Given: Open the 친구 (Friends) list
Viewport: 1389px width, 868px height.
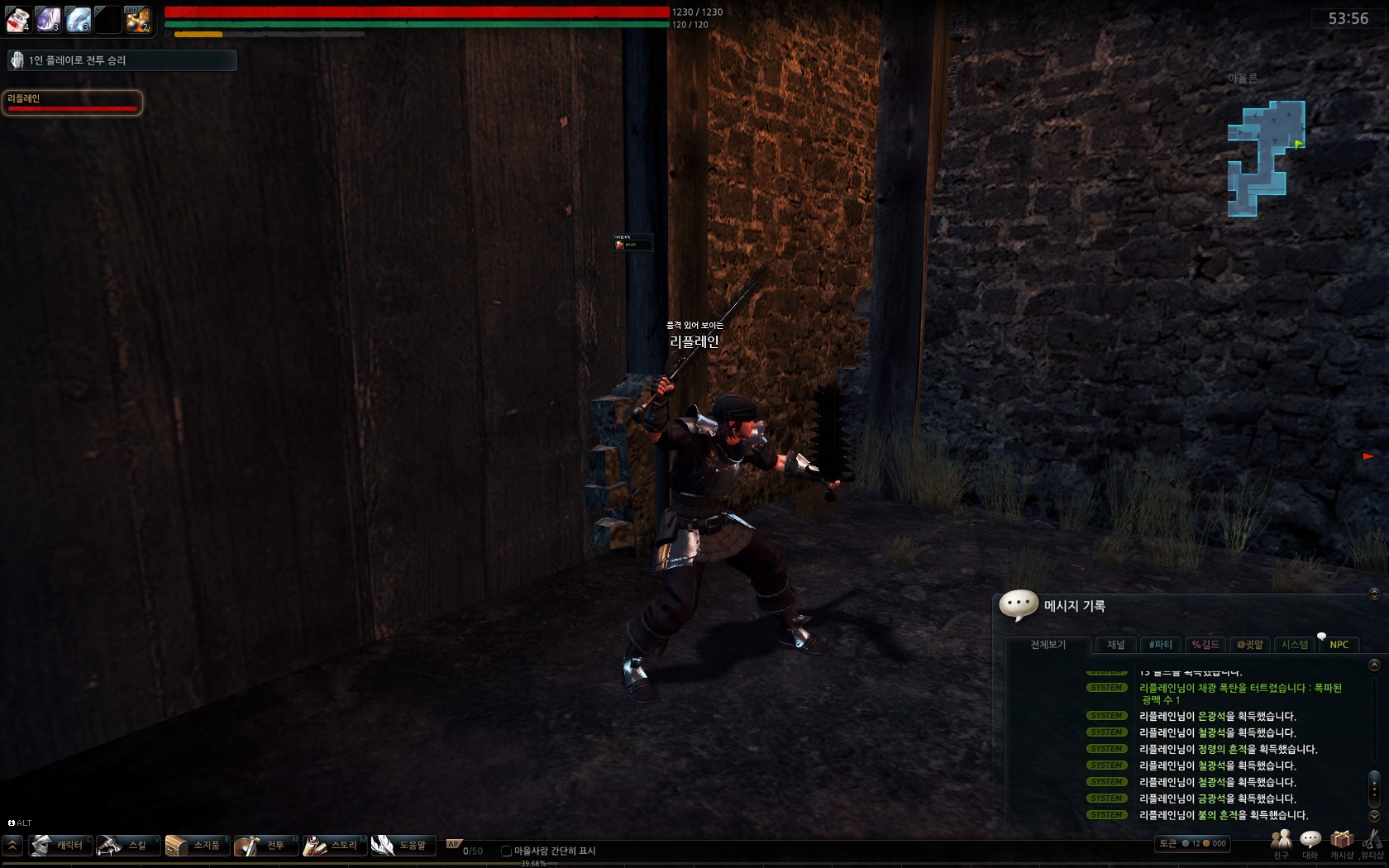Looking at the screenshot, I should [x=1281, y=844].
